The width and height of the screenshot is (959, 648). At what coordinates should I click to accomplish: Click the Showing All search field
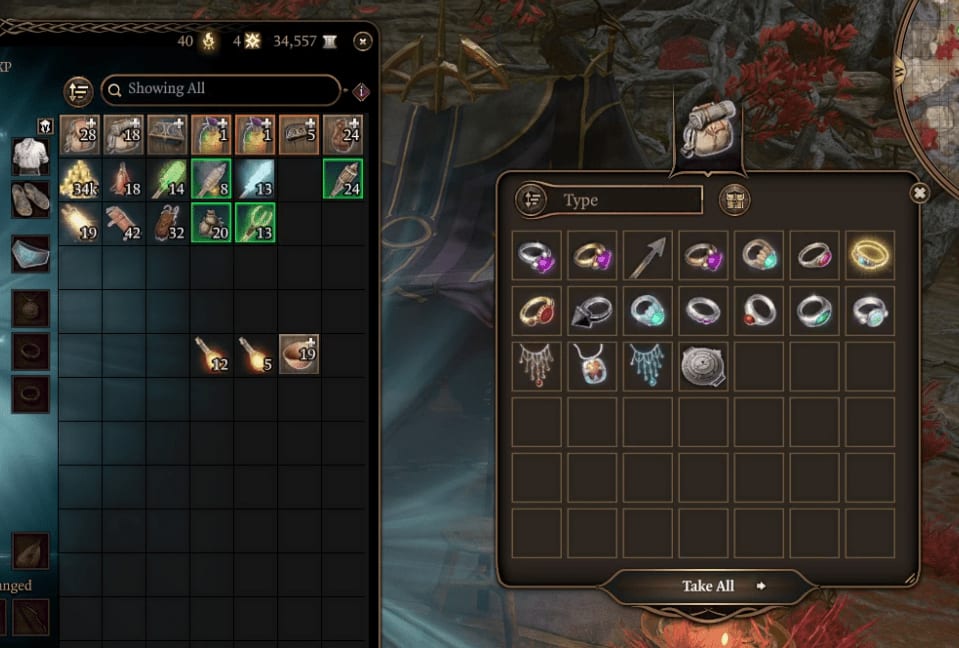[221, 89]
